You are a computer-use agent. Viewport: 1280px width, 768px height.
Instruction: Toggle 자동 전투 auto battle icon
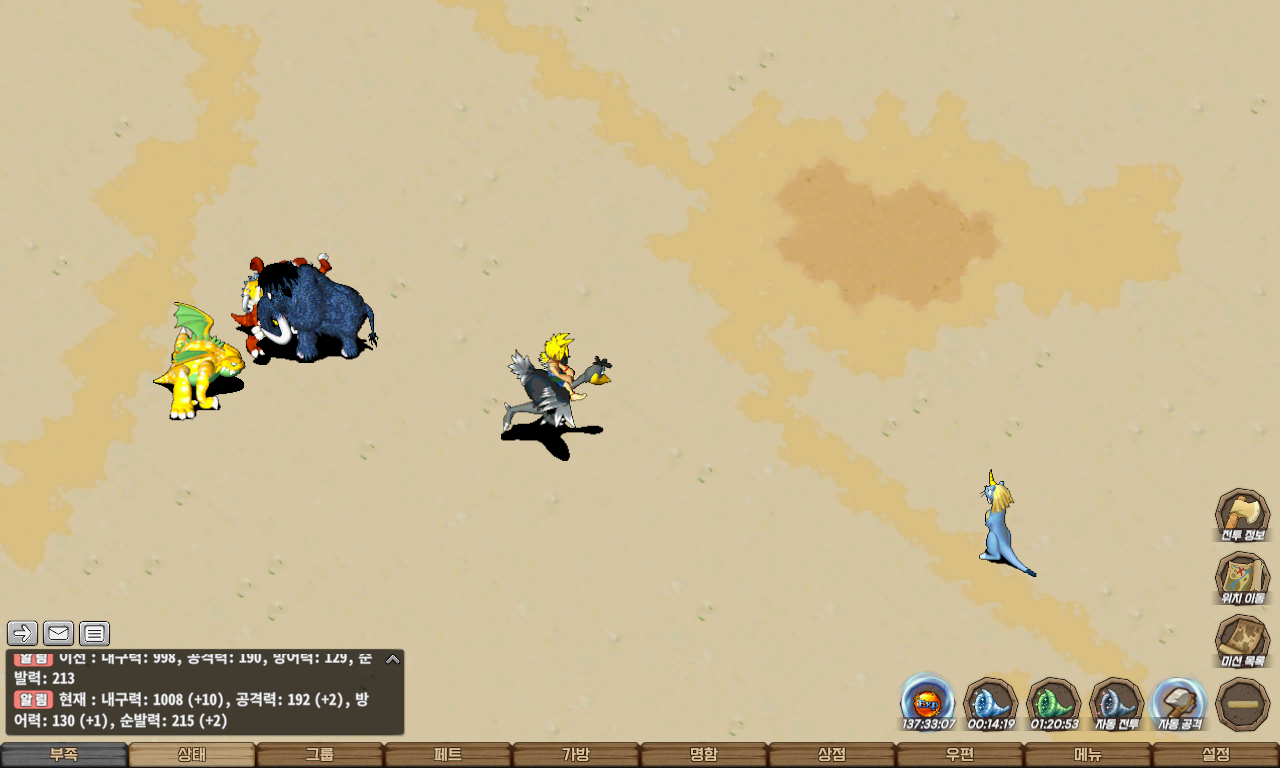coord(1116,703)
